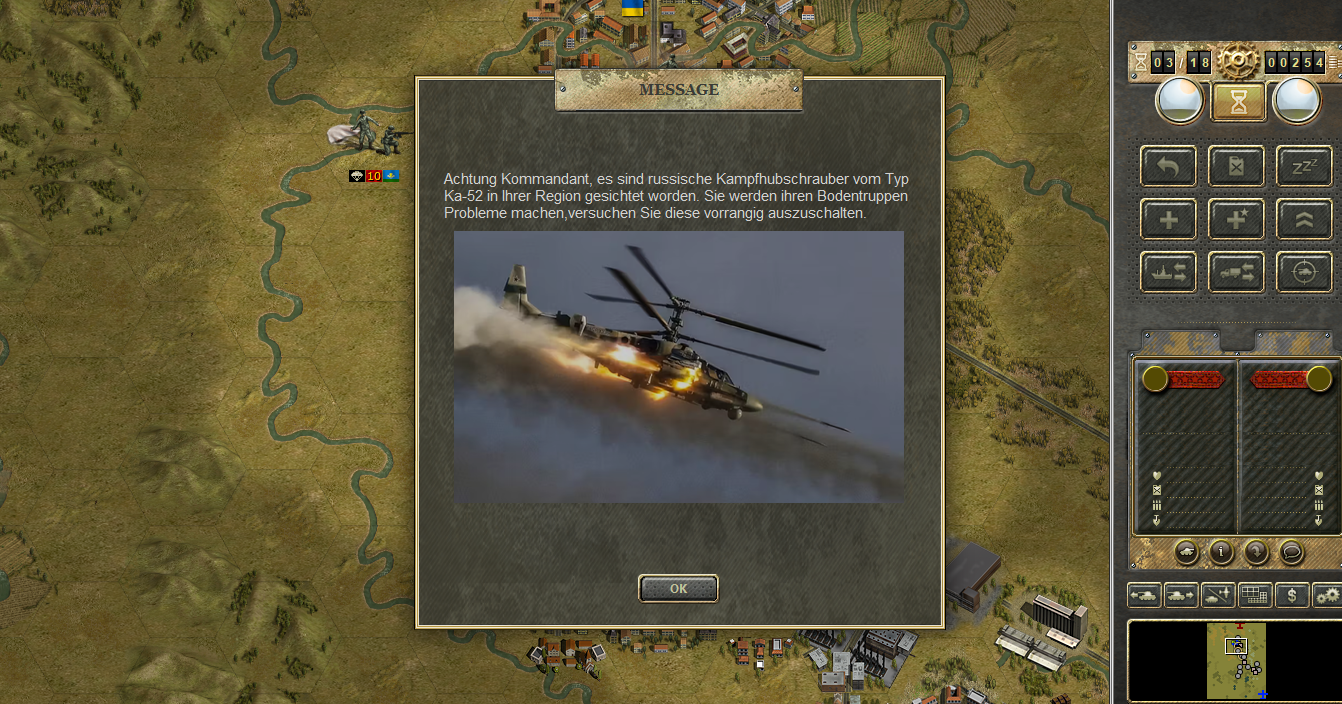
Task: Select the next unit with the right-arrow tank
Action: pyautogui.click(x=1180, y=595)
